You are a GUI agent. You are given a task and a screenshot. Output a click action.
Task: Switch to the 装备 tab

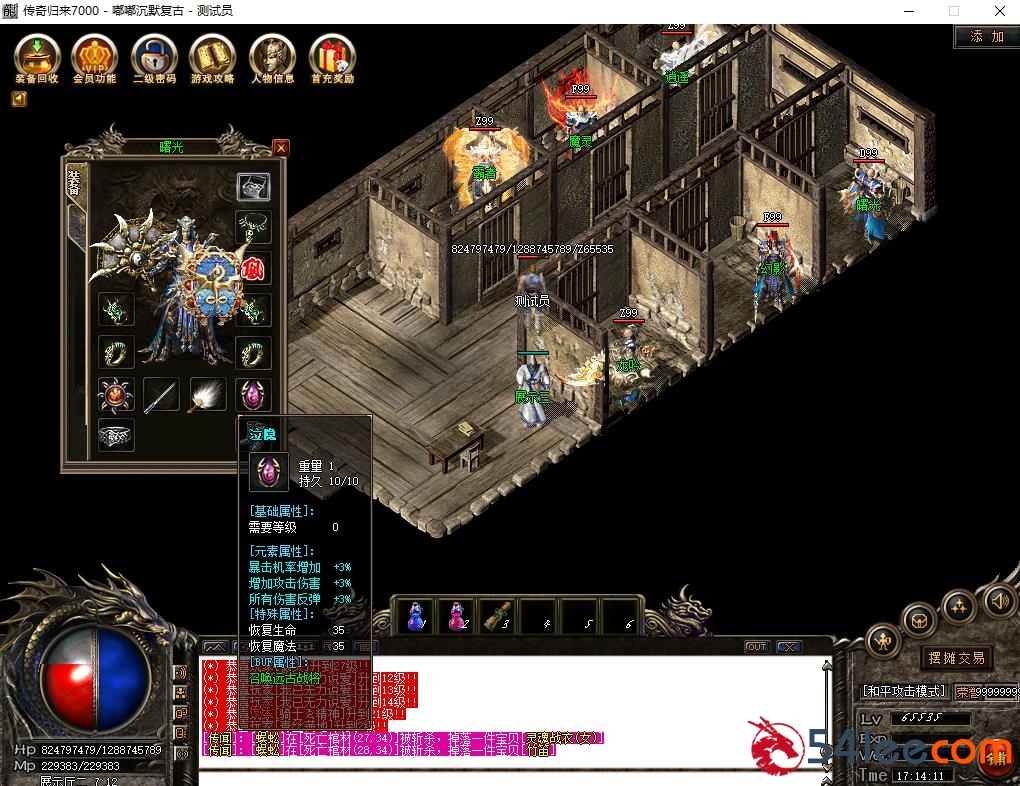(75, 183)
